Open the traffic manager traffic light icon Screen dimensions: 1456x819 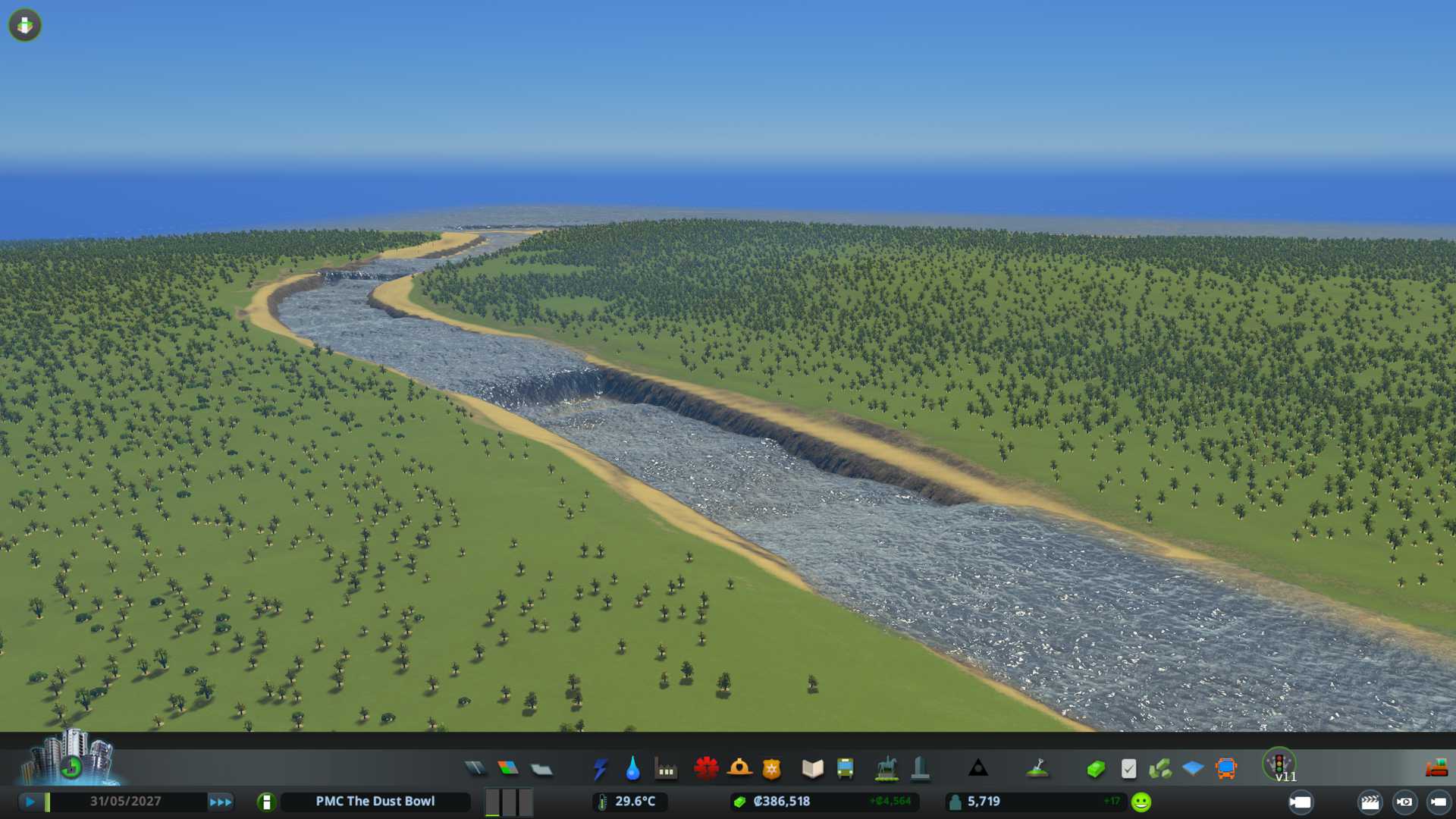1279,763
